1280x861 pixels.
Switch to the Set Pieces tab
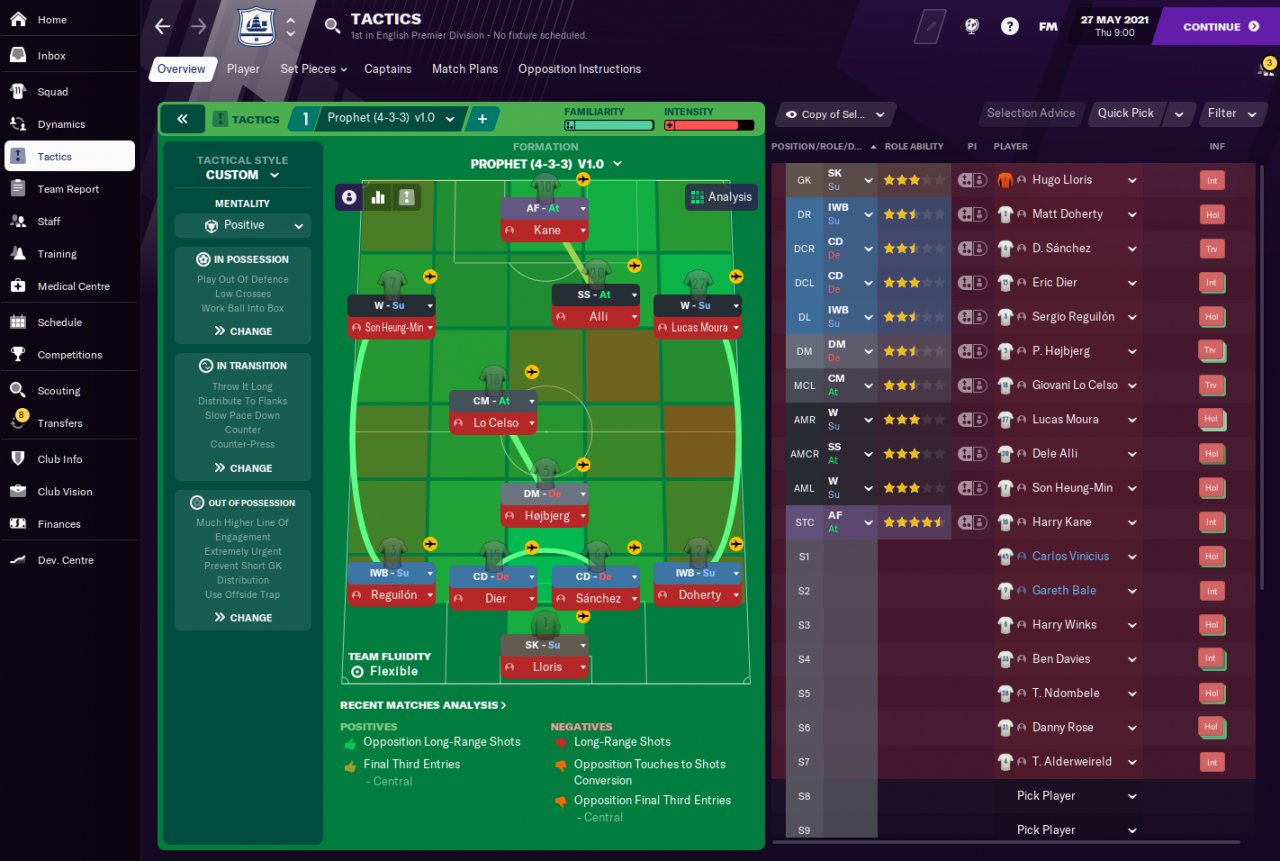point(313,69)
